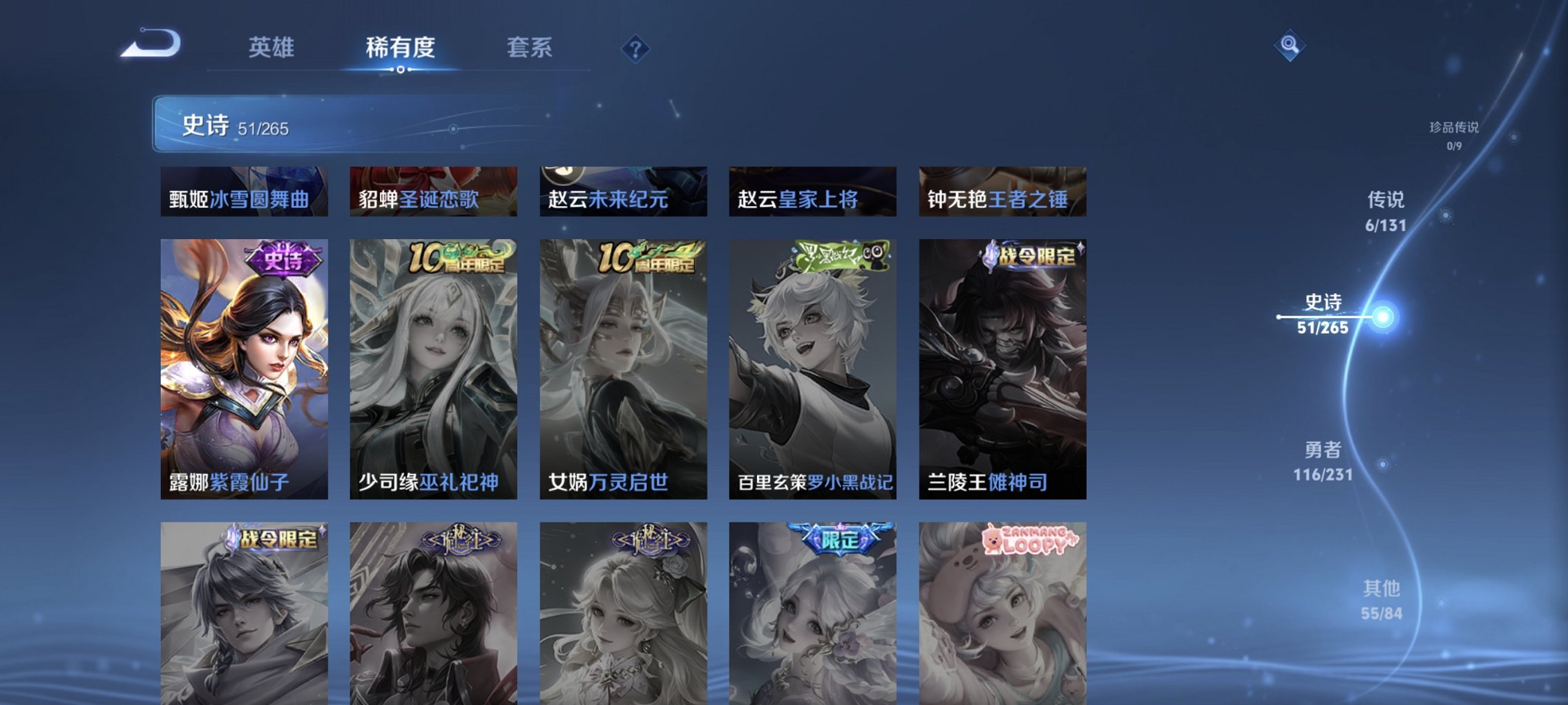Select the 稀有度 tab
1568x705 pixels.
[398, 48]
